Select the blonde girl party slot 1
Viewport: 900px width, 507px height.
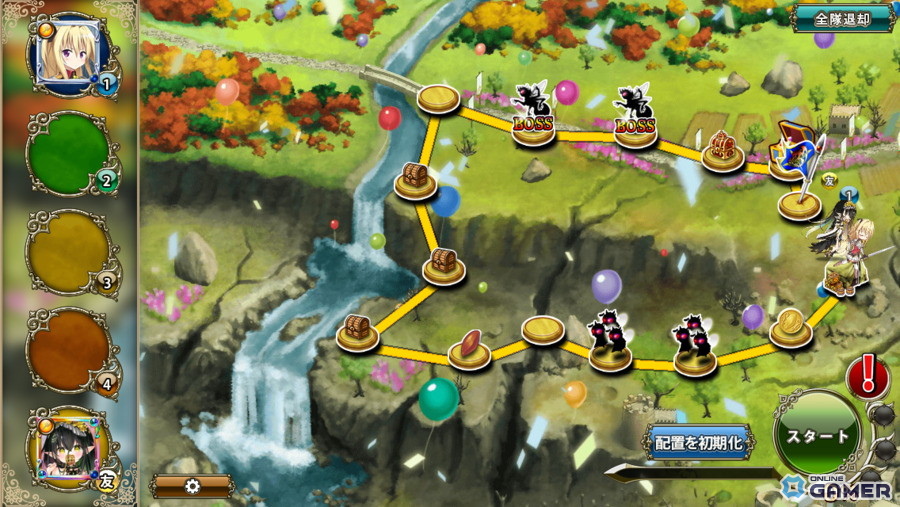coord(72,54)
